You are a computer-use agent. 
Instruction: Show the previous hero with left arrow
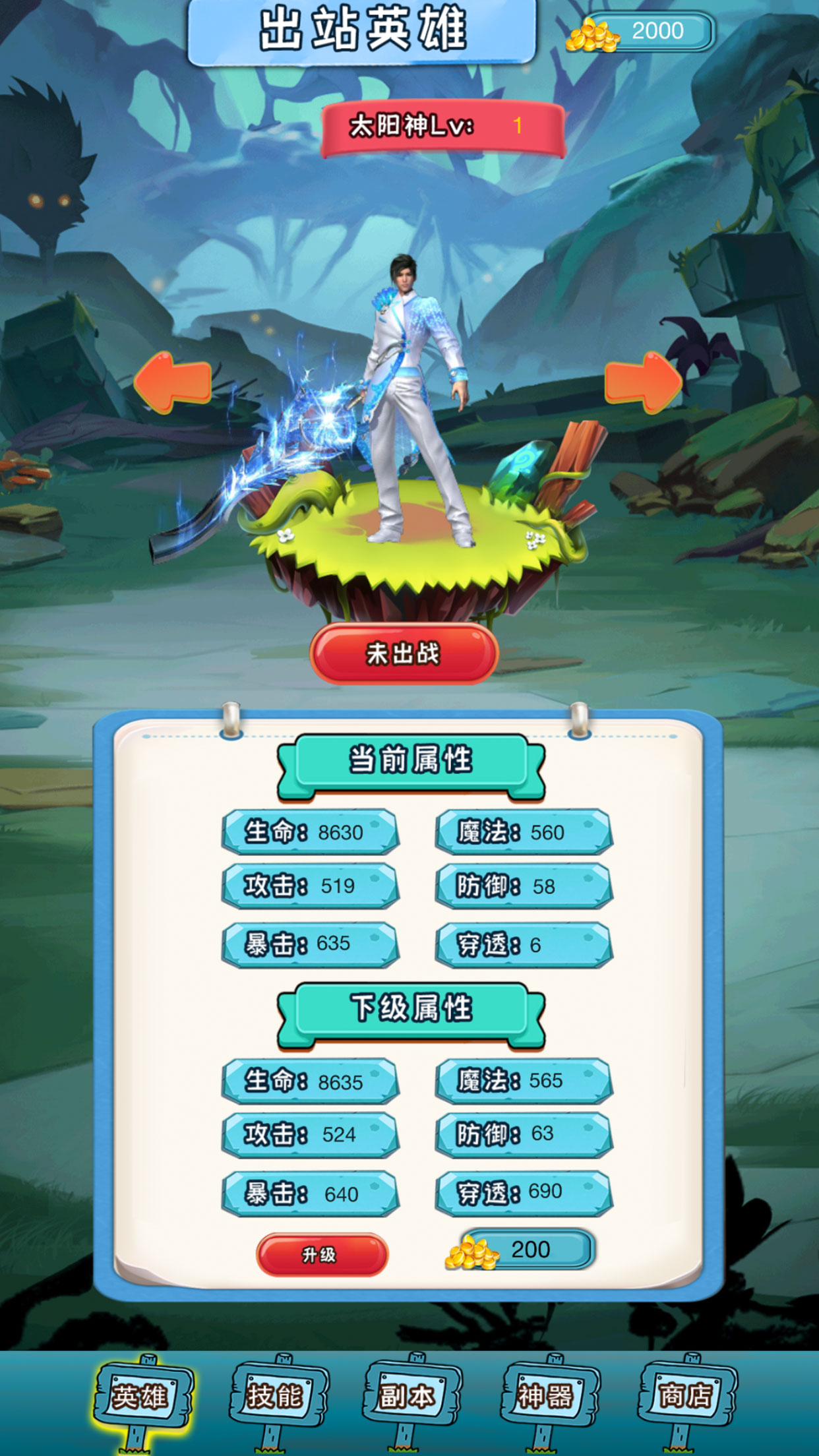[173, 382]
